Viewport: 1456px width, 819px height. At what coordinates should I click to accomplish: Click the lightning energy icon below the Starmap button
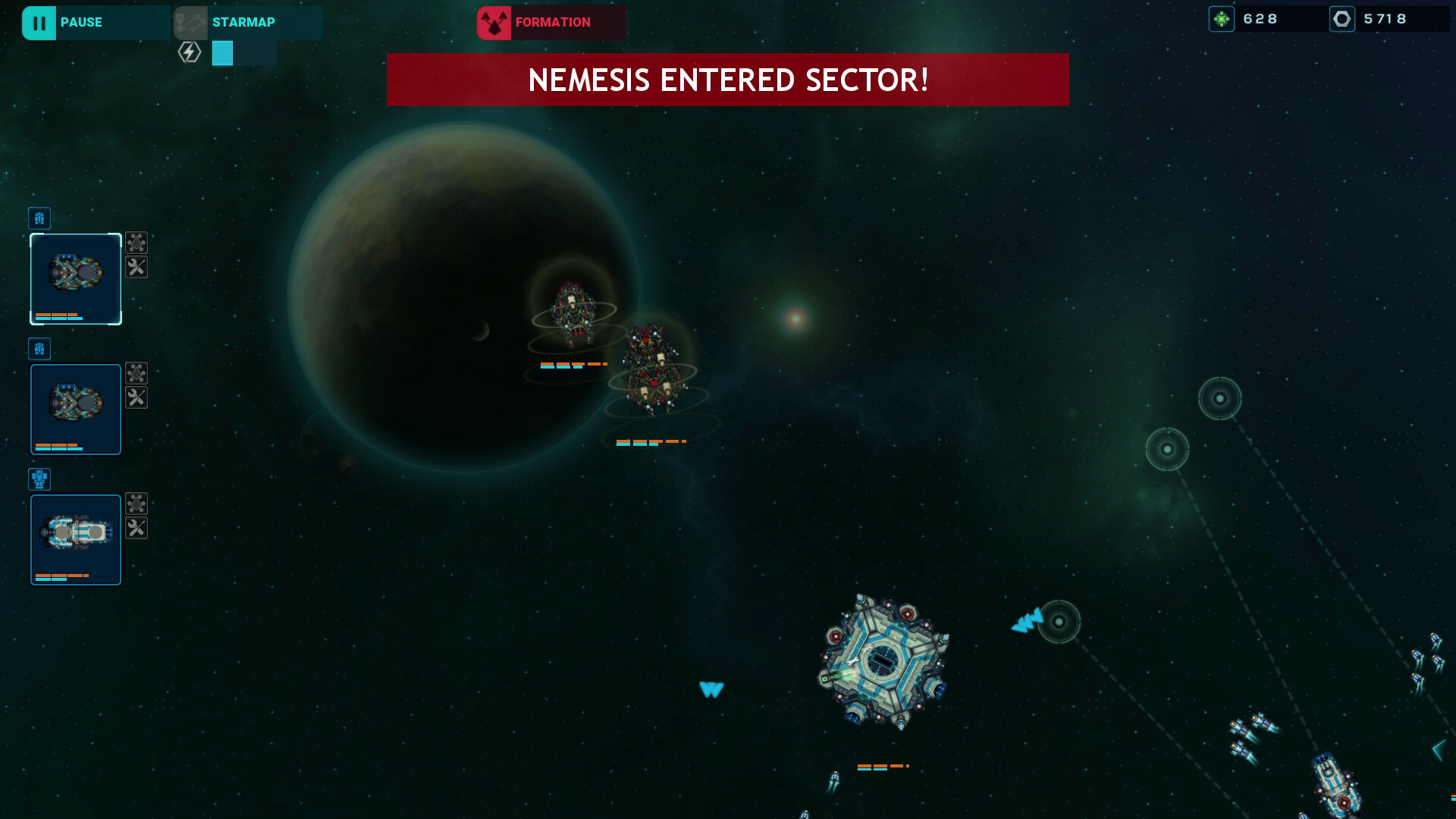189,53
